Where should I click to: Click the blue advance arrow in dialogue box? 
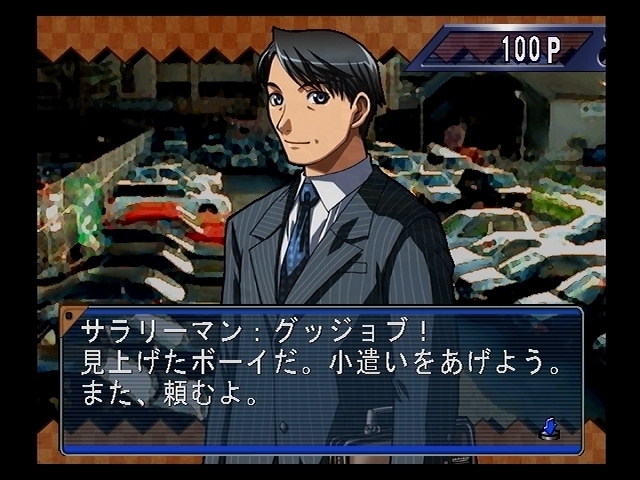548,429
